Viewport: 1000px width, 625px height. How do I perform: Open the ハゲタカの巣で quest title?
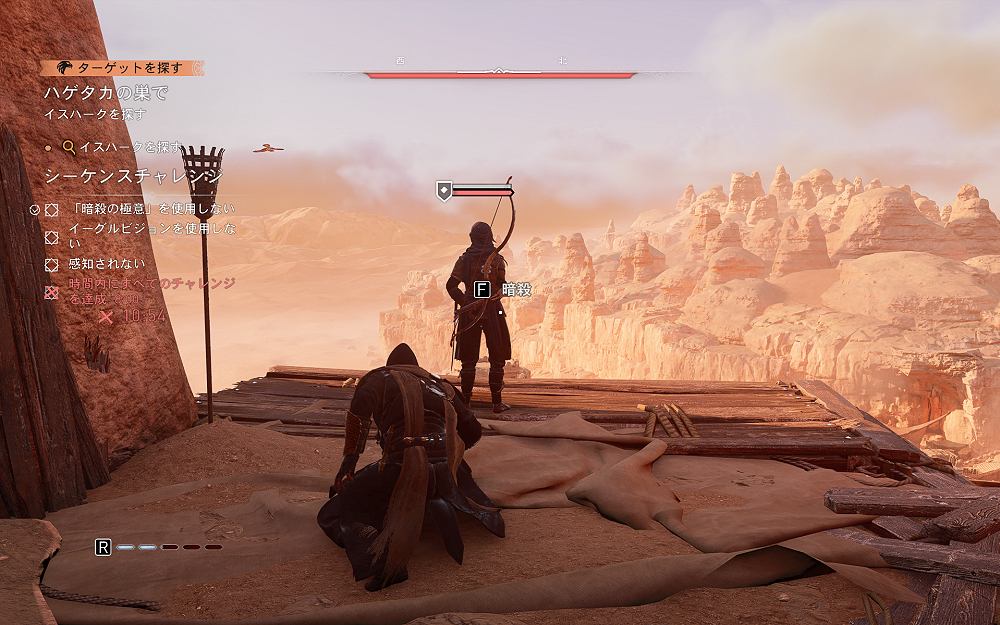(105, 93)
